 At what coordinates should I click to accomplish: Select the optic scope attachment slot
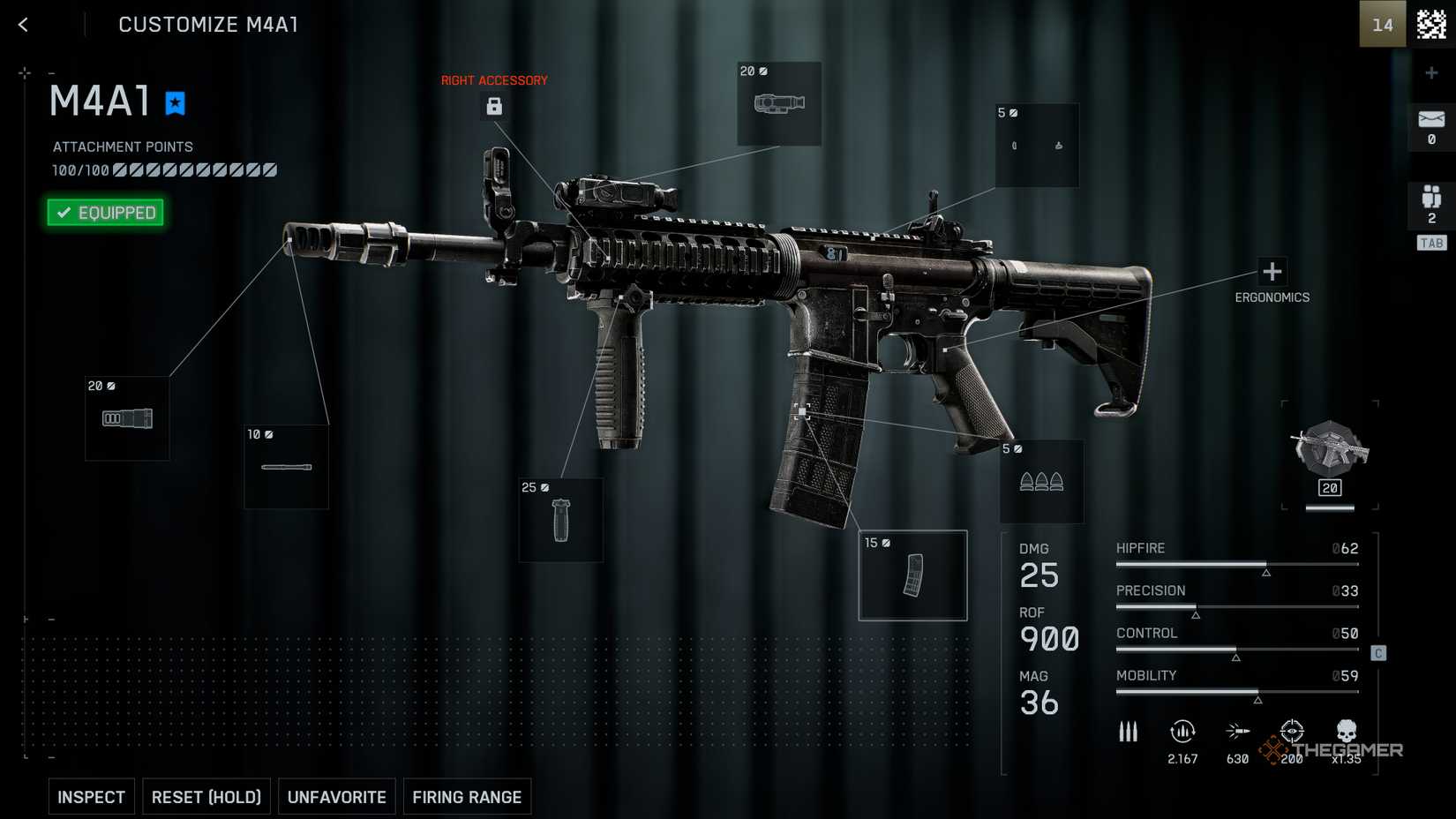[x=779, y=104]
